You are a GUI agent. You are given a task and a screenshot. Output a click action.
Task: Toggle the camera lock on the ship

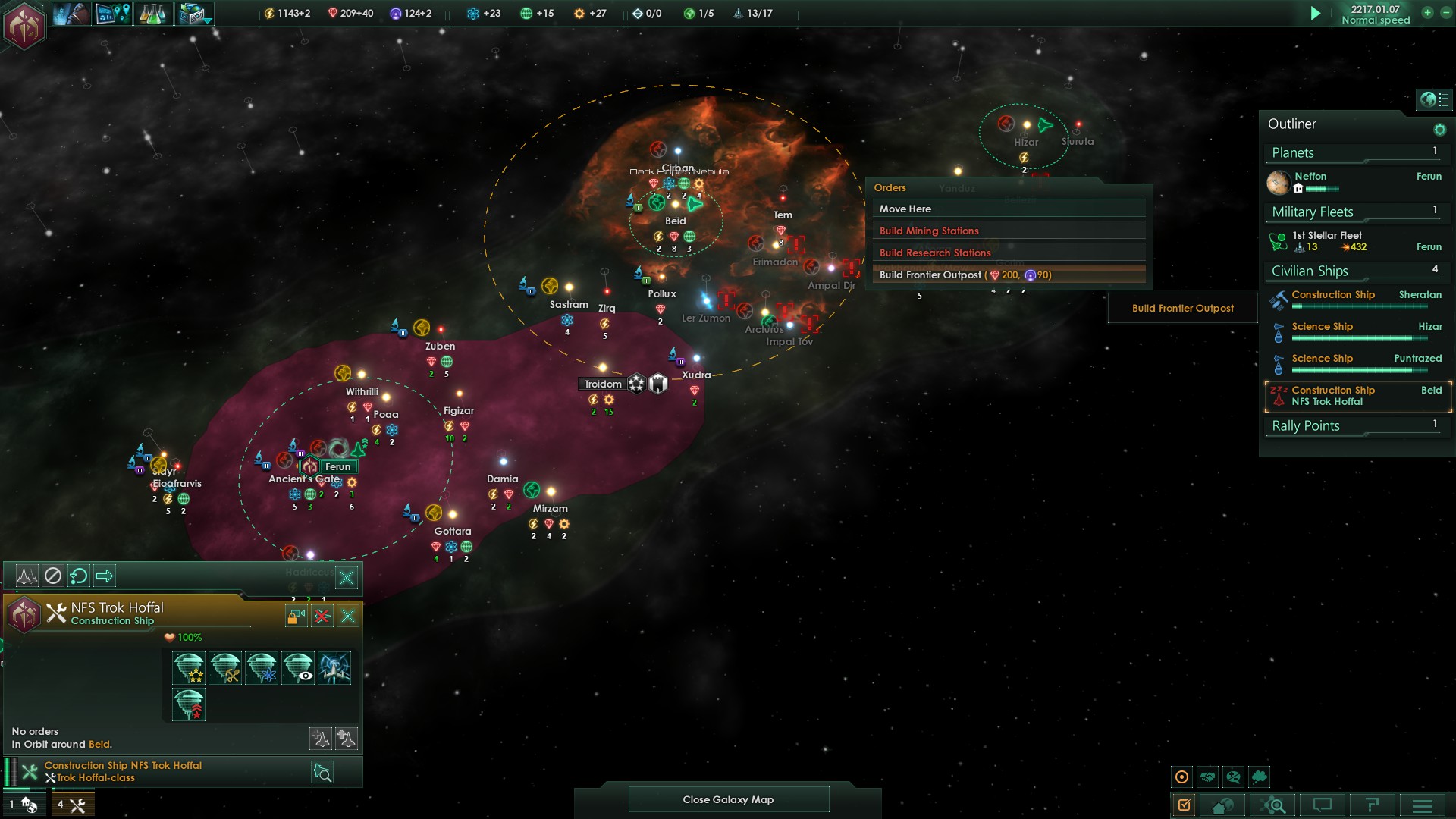pos(296,616)
